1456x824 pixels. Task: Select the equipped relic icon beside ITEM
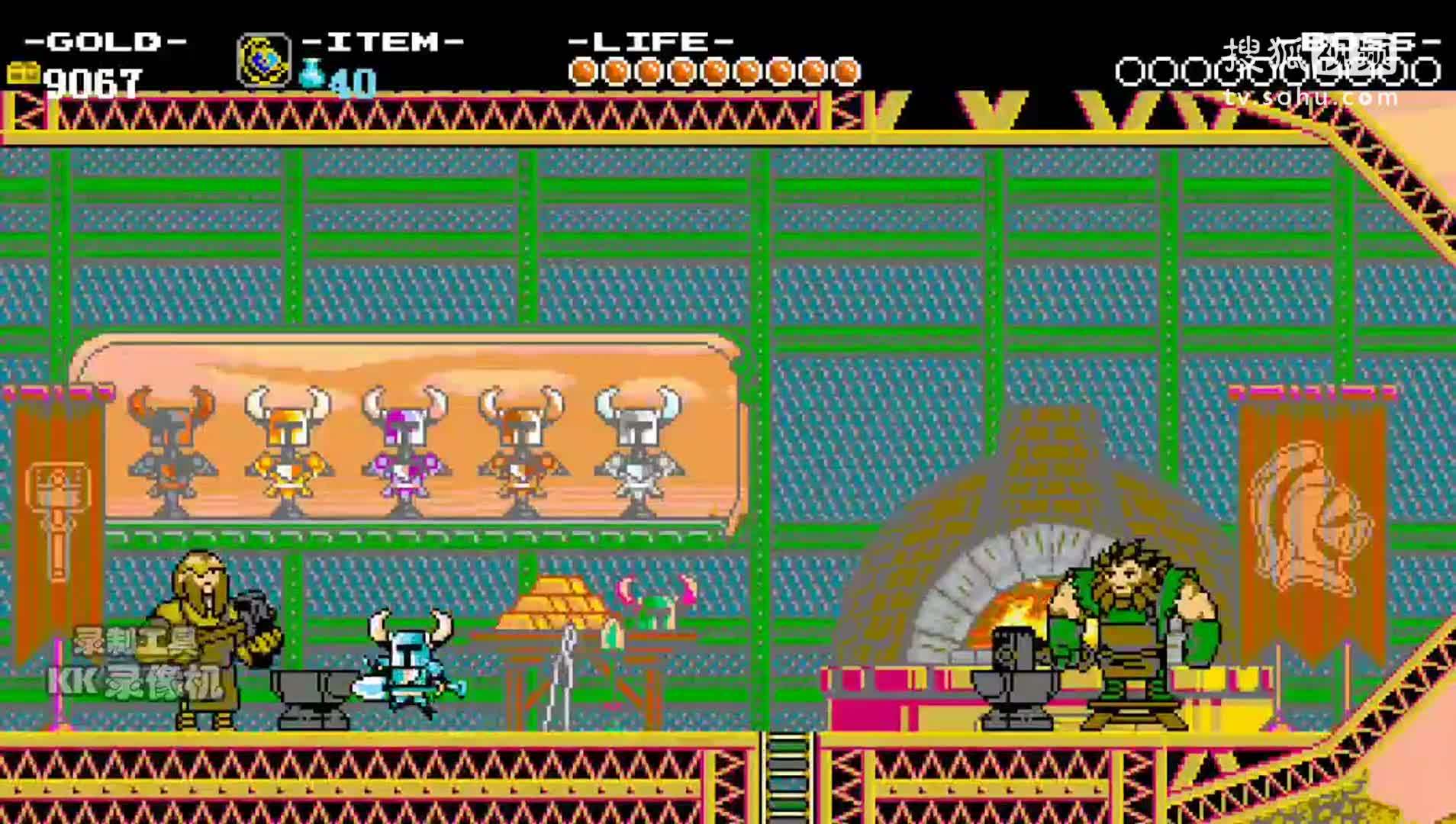[x=263, y=60]
